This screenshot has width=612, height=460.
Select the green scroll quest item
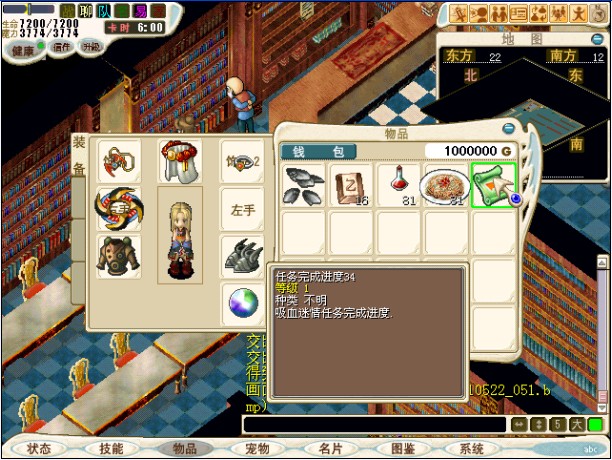[493, 185]
